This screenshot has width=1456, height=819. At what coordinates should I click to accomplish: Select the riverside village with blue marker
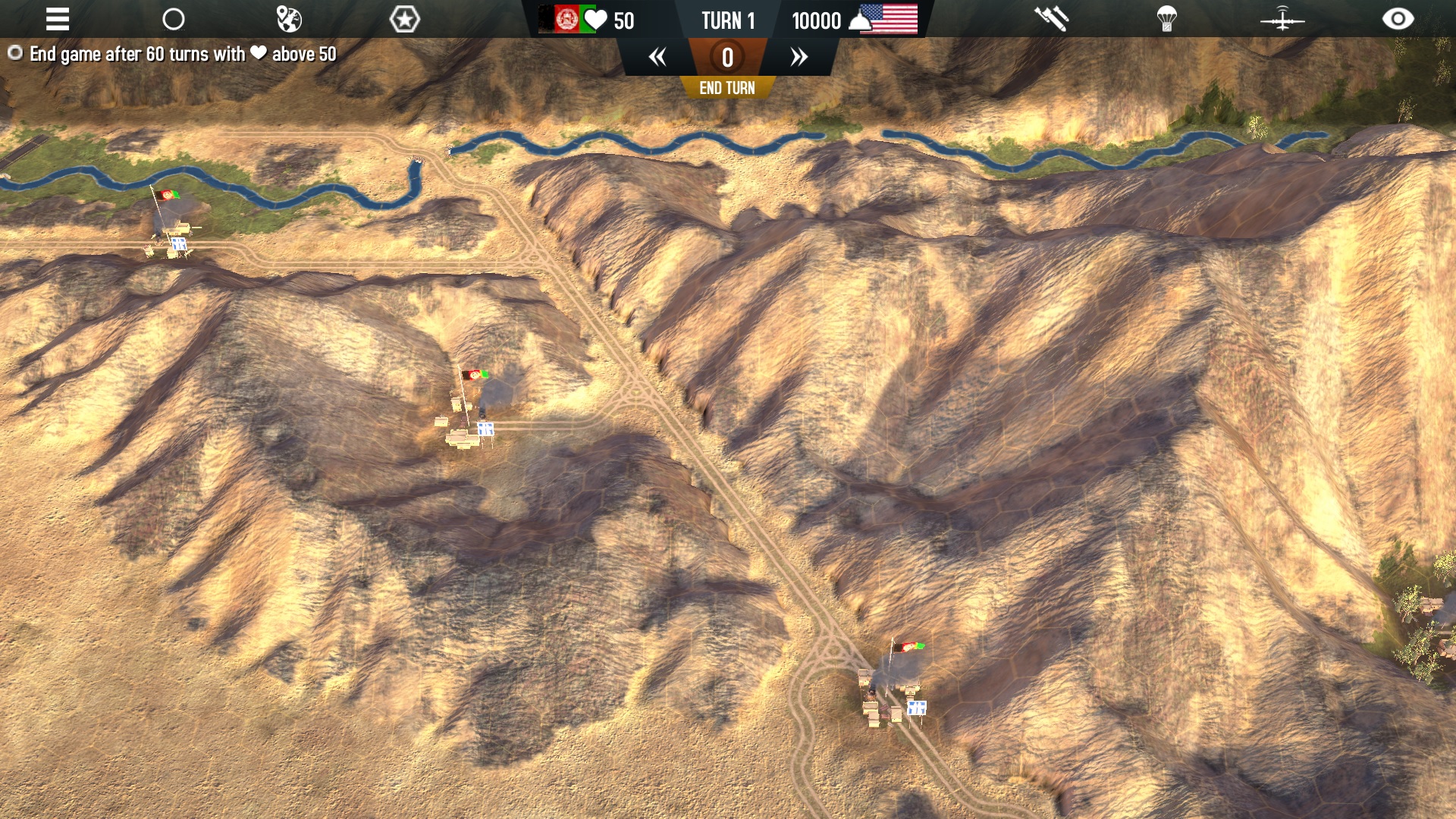click(x=178, y=243)
